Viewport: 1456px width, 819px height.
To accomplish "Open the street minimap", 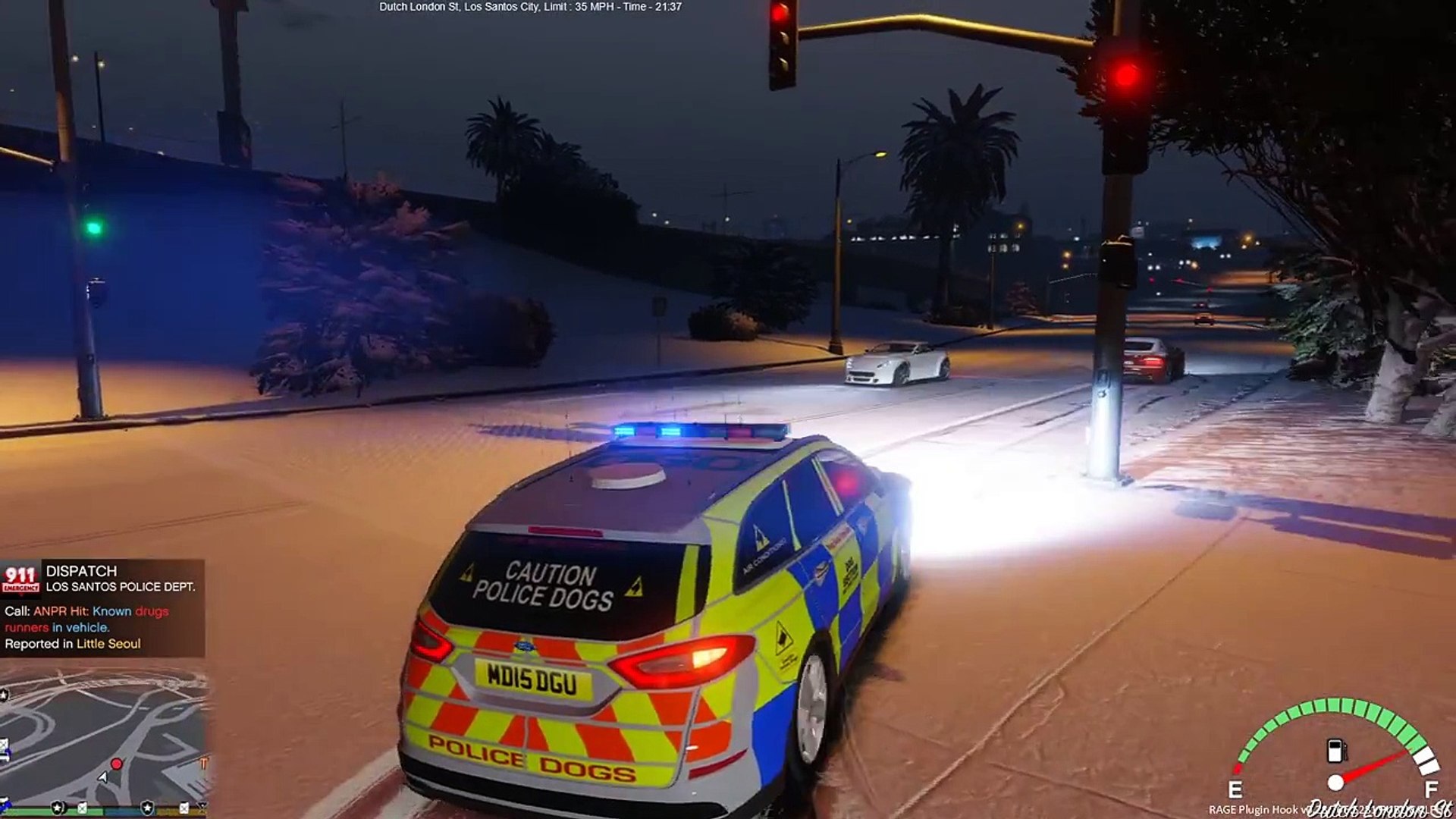I will click(x=104, y=739).
